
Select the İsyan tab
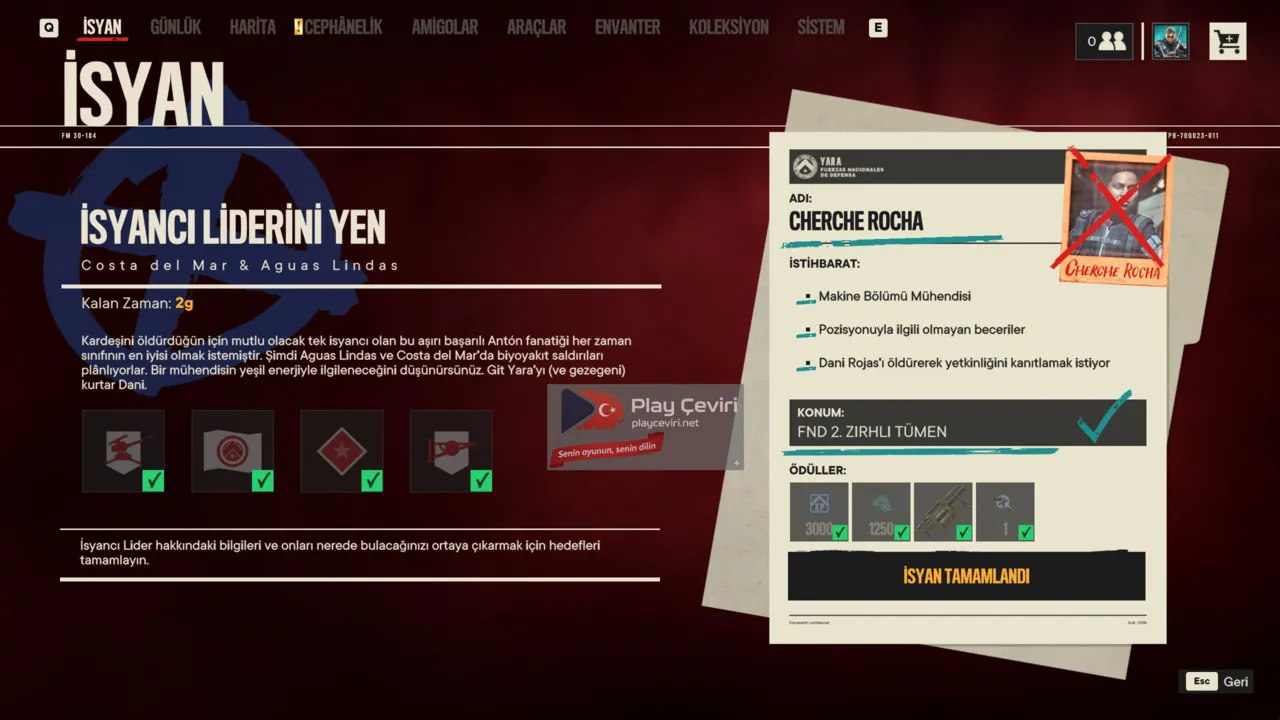(x=102, y=28)
